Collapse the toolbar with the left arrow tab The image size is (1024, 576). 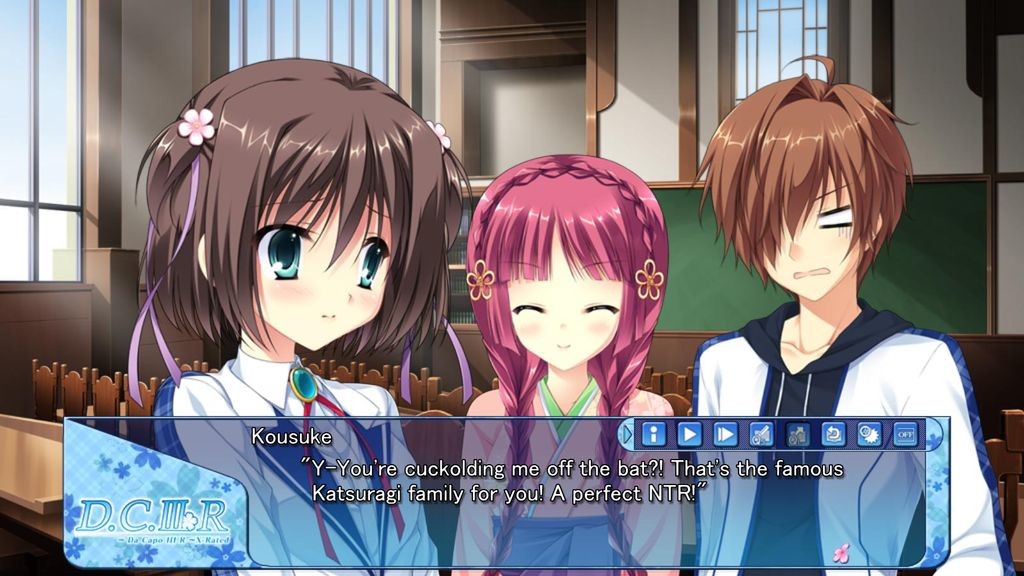point(628,434)
